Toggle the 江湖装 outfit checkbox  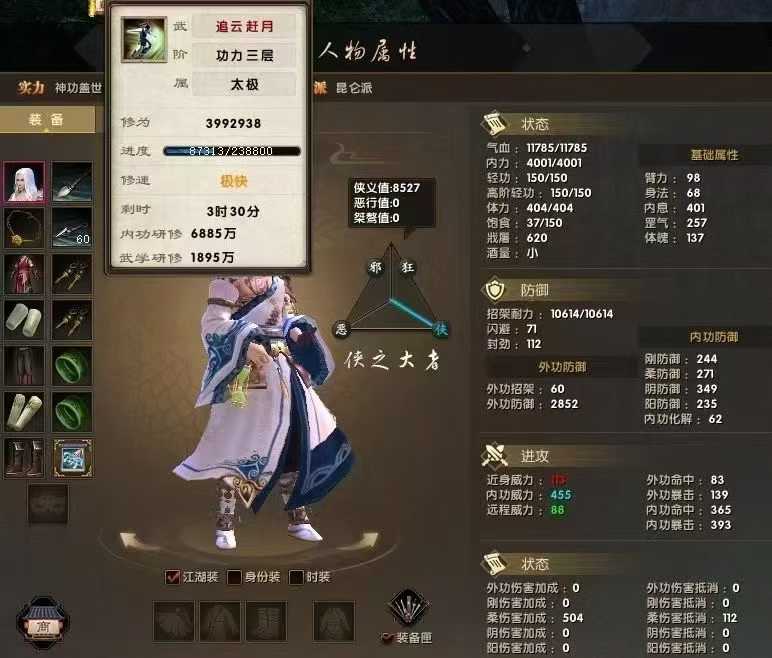[x=173, y=577]
